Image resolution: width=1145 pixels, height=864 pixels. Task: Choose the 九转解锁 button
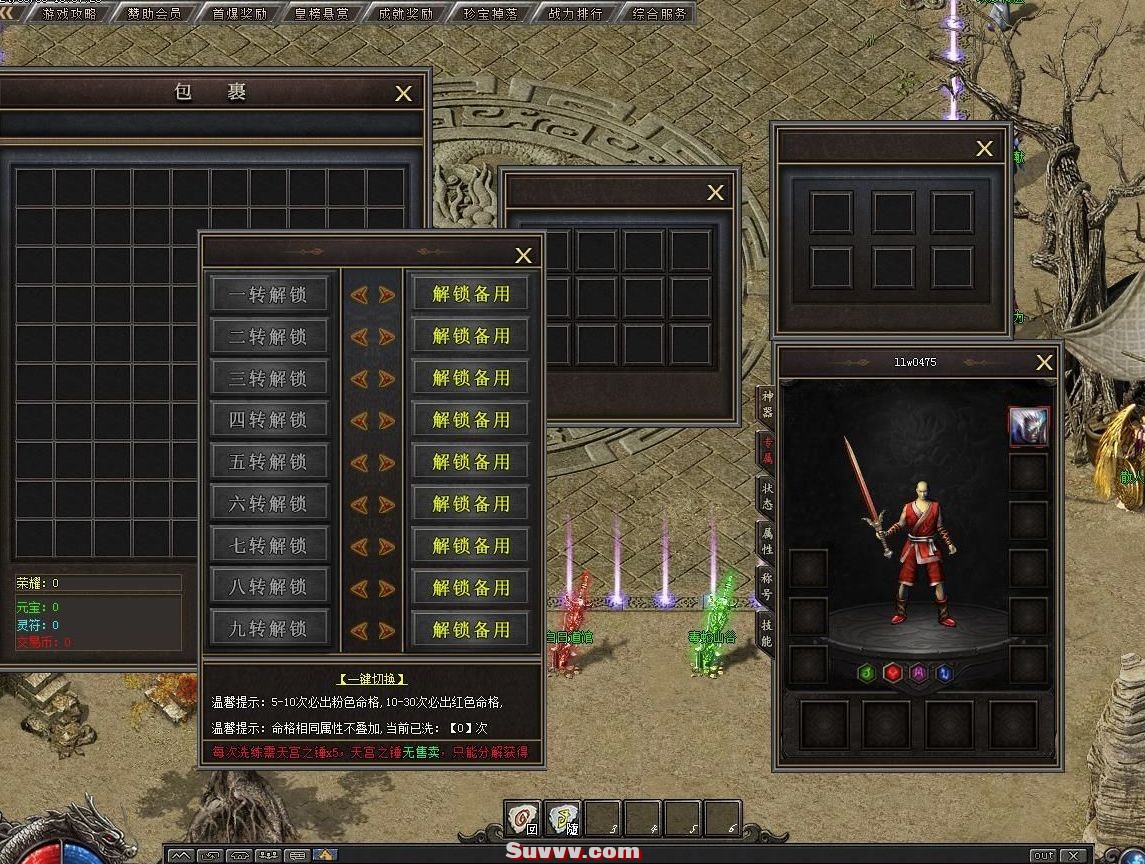(268, 629)
